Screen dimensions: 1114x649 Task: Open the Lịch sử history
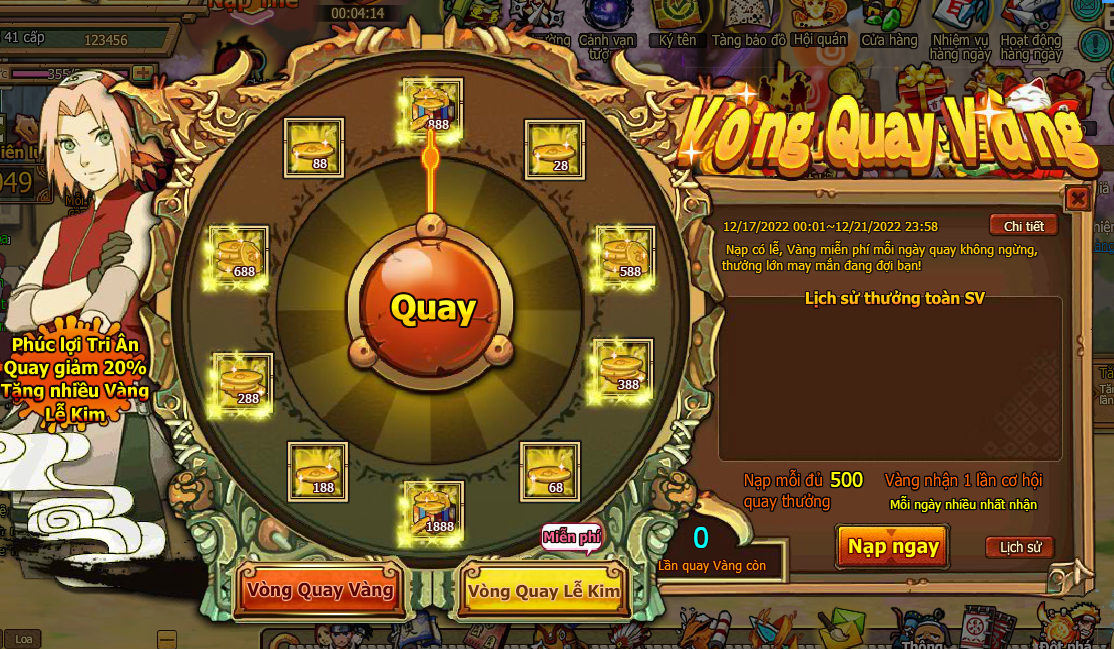(x=1019, y=547)
